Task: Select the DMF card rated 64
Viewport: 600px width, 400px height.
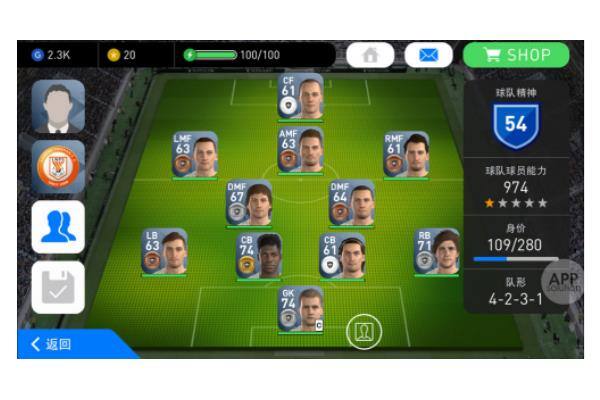Action: coord(352,203)
